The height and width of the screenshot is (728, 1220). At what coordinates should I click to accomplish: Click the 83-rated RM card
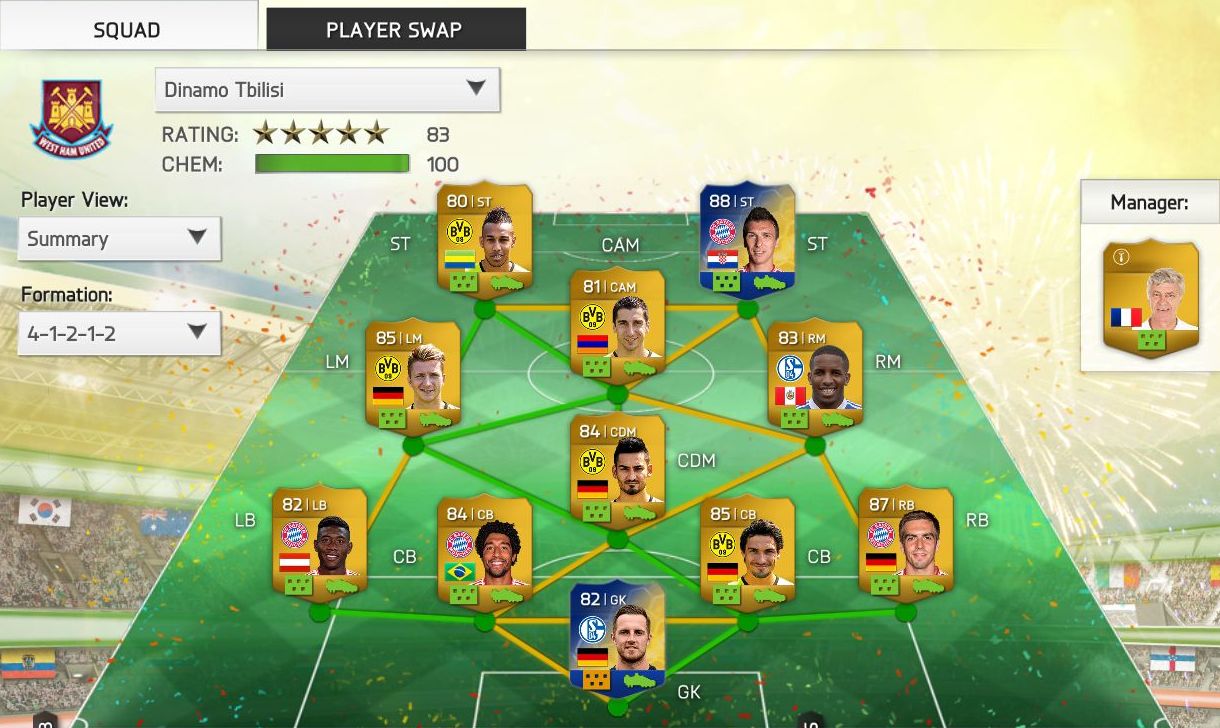point(814,375)
